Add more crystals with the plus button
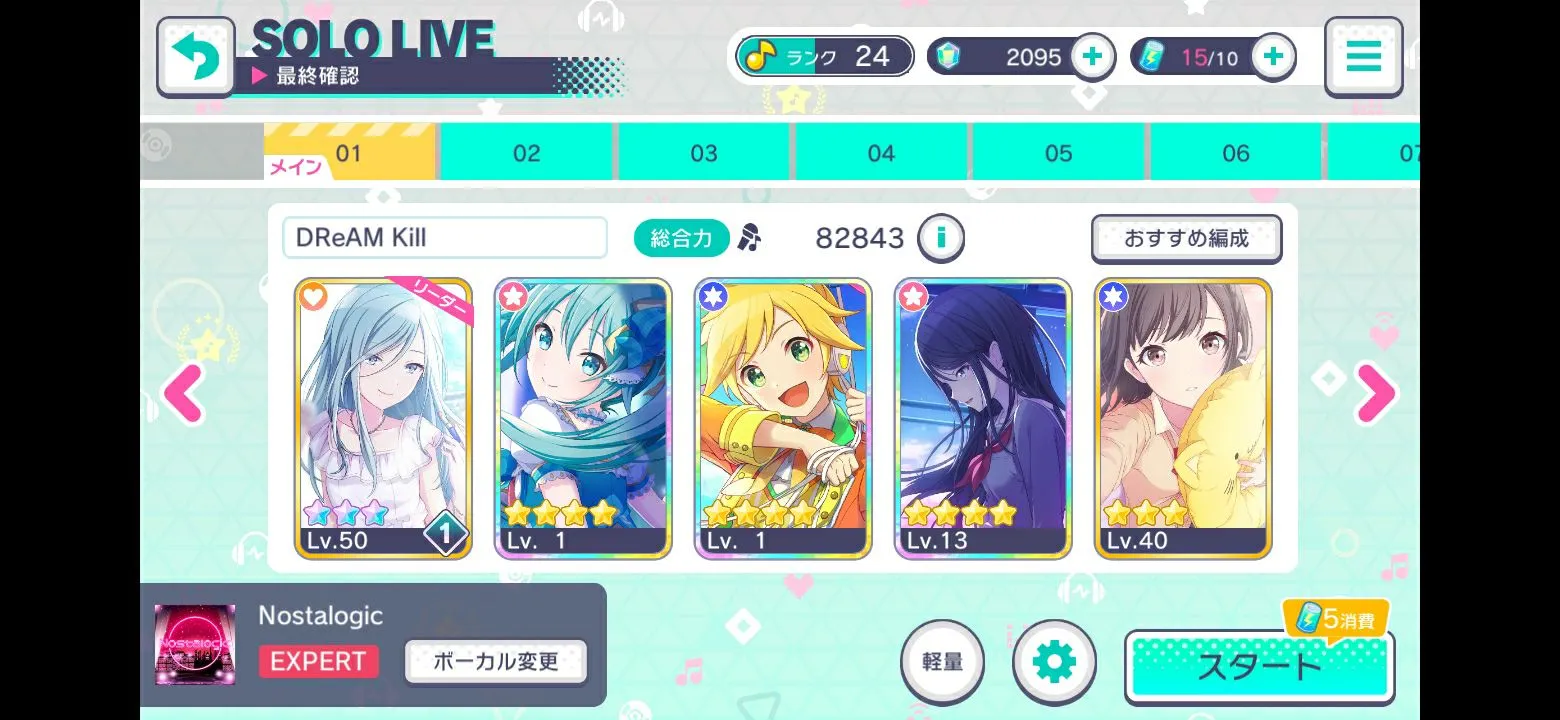This screenshot has width=1560, height=720. tap(1092, 57)
